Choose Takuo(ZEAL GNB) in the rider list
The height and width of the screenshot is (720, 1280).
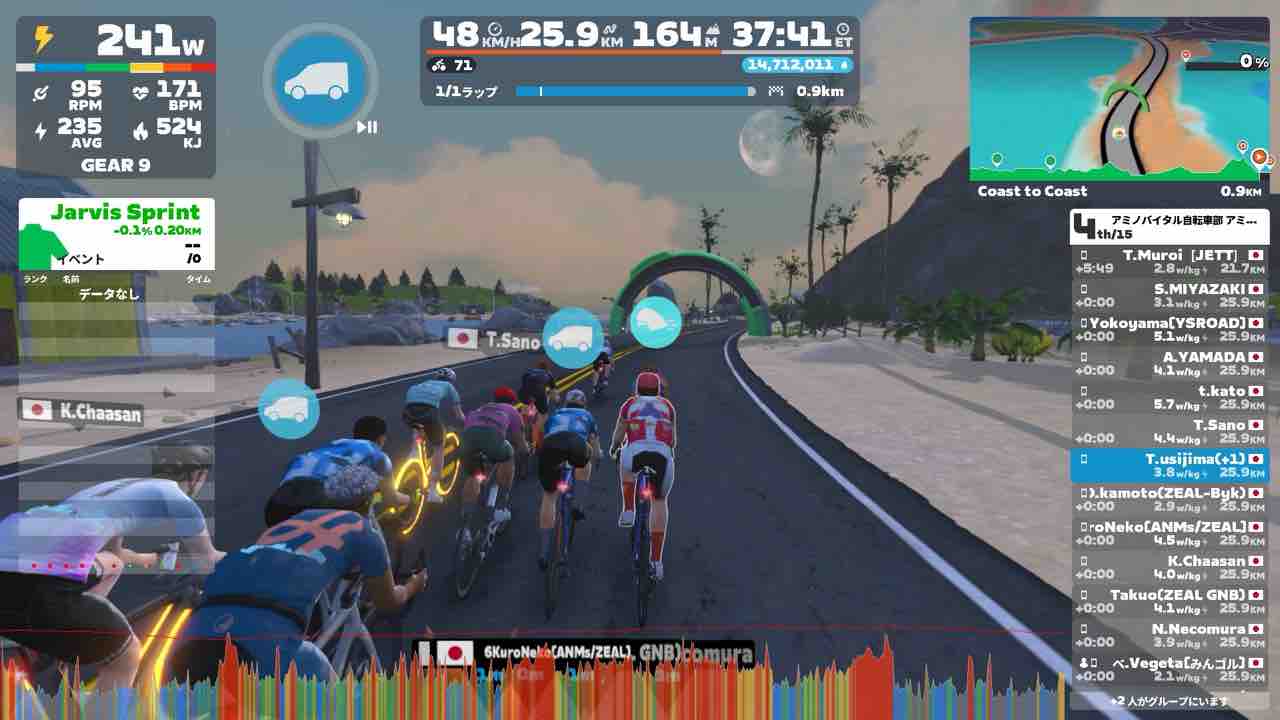coord(1169,602)
